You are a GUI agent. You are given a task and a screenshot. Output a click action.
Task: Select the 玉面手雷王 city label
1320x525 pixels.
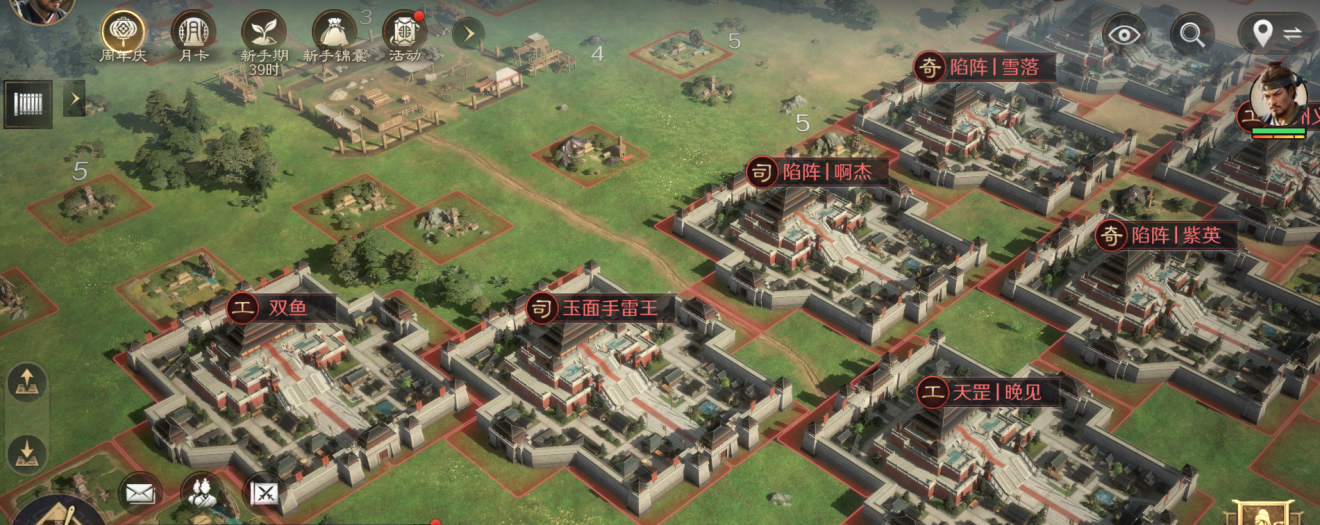click(x=608, y=308)
